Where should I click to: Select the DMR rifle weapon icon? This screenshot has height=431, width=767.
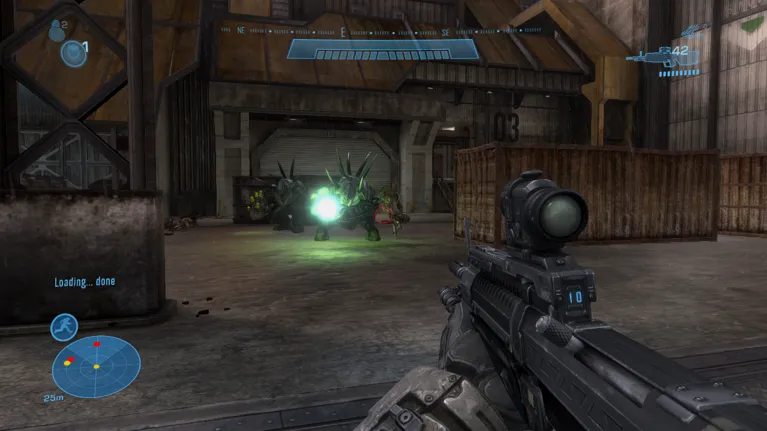click(649, 57)
